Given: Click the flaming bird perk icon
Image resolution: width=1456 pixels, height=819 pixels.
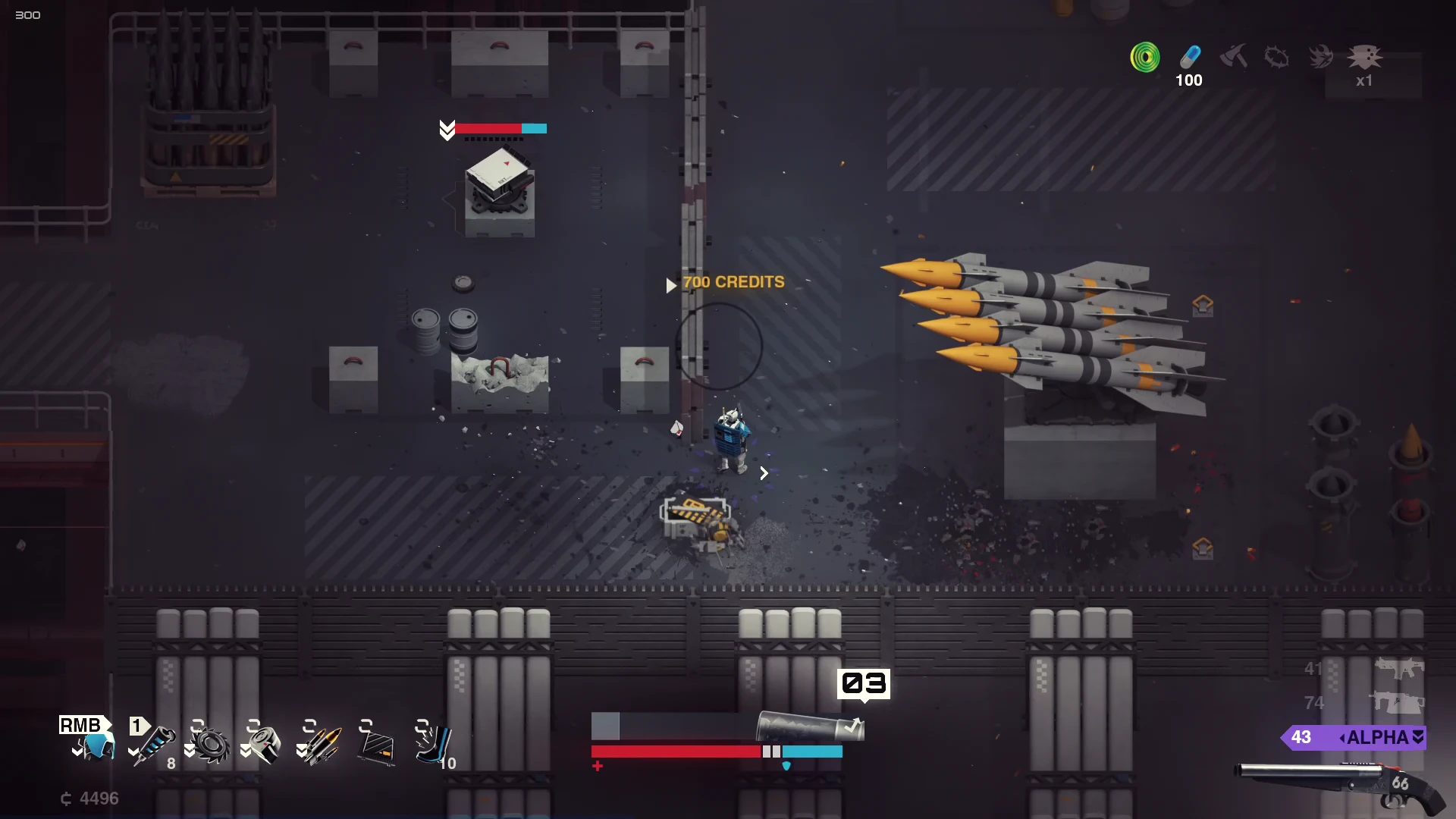Looking at the screenshot, I should click(1320, 57).
